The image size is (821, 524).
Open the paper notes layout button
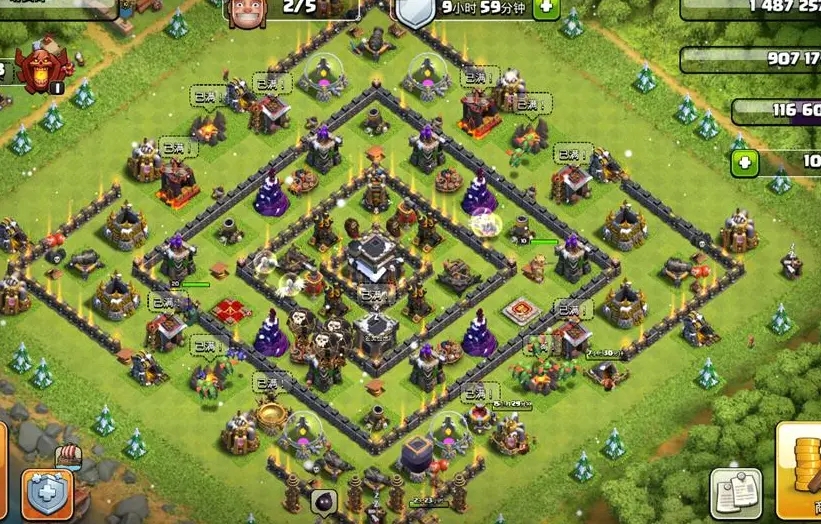coord(735,492)
